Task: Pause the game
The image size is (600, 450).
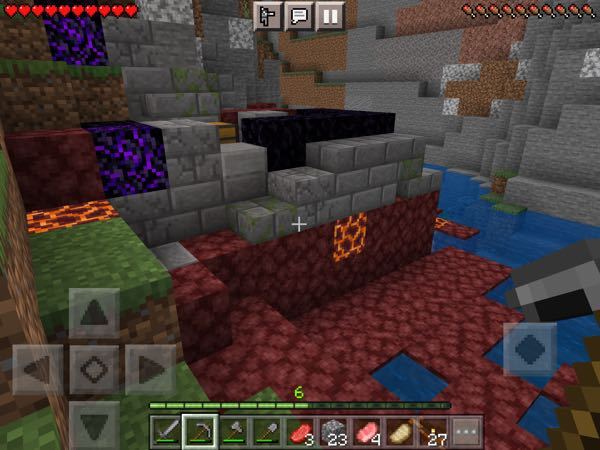Action: click(x=331, y=16)
